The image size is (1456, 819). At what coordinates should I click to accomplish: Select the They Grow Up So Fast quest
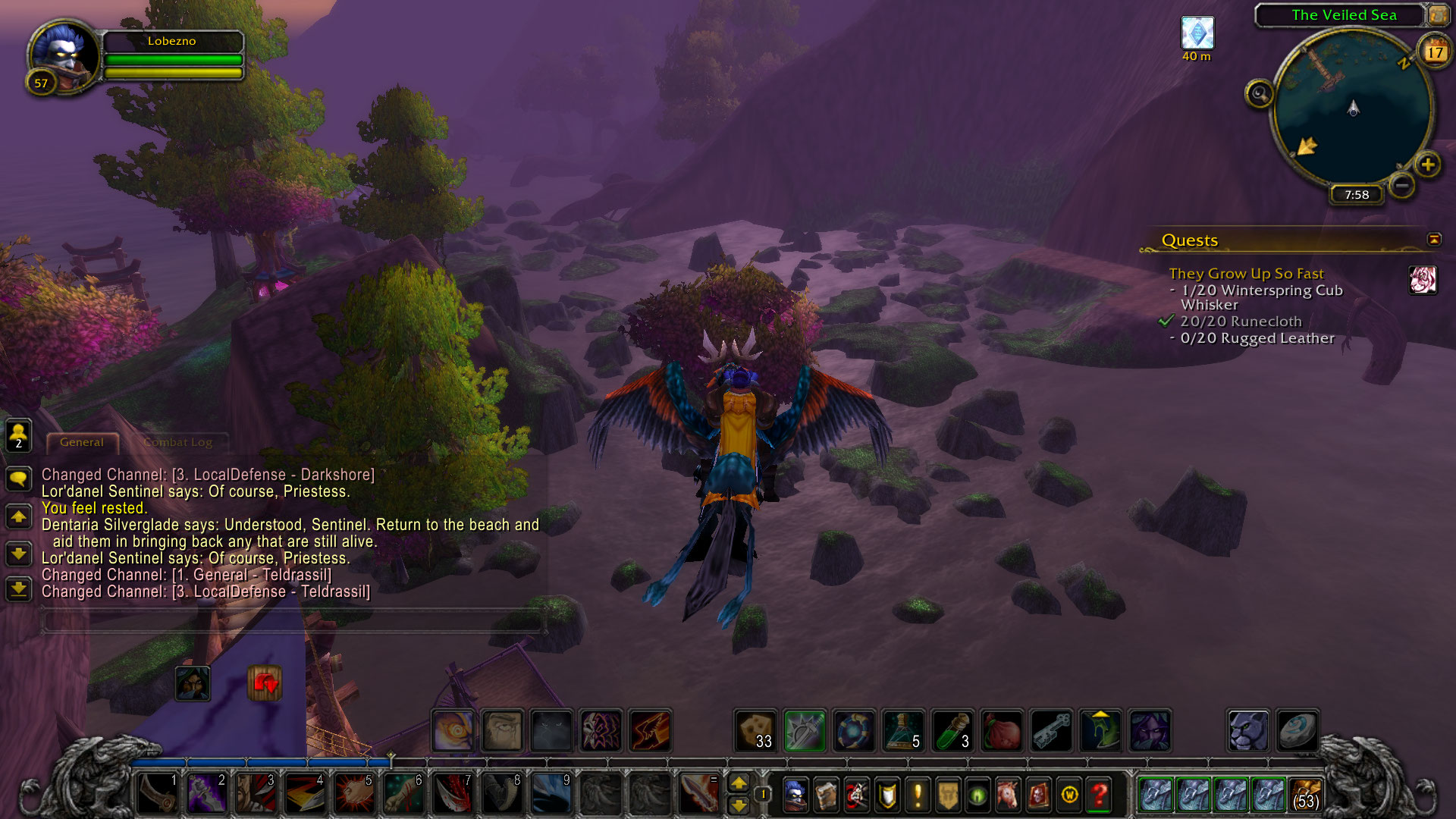click(1246, 274)
